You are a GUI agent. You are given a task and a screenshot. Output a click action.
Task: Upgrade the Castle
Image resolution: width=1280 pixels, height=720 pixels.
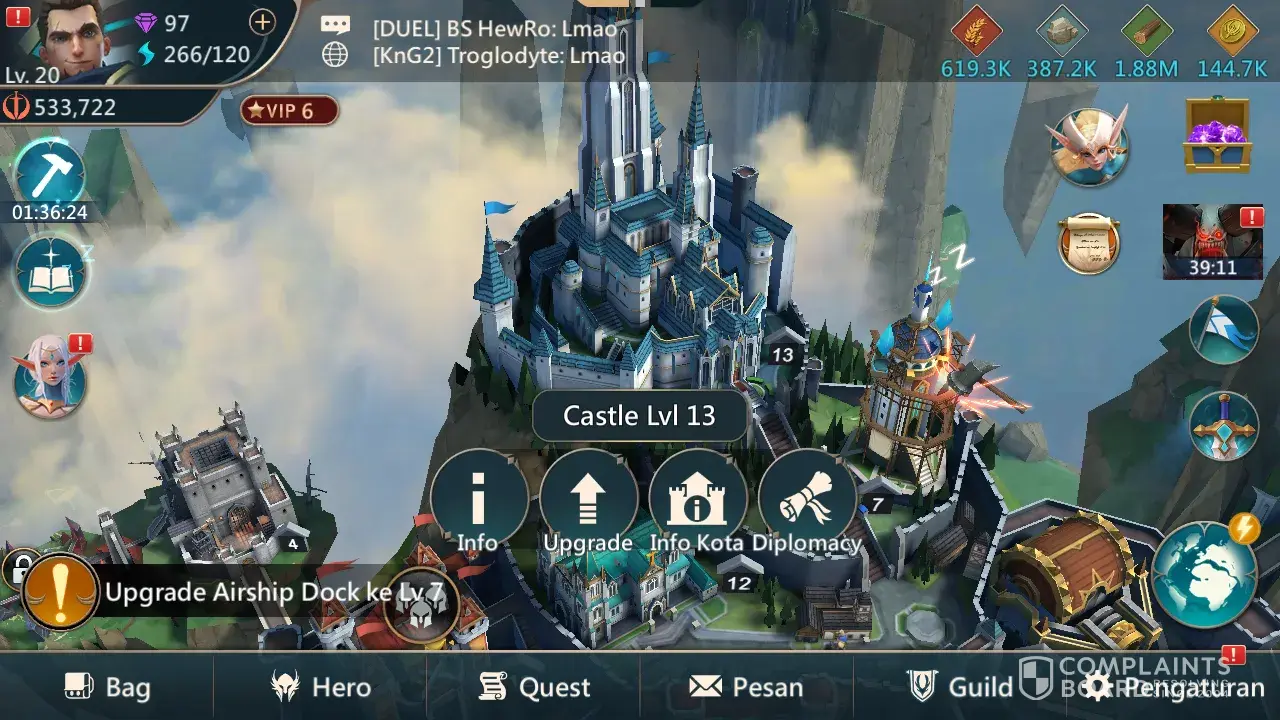point(588,499)
